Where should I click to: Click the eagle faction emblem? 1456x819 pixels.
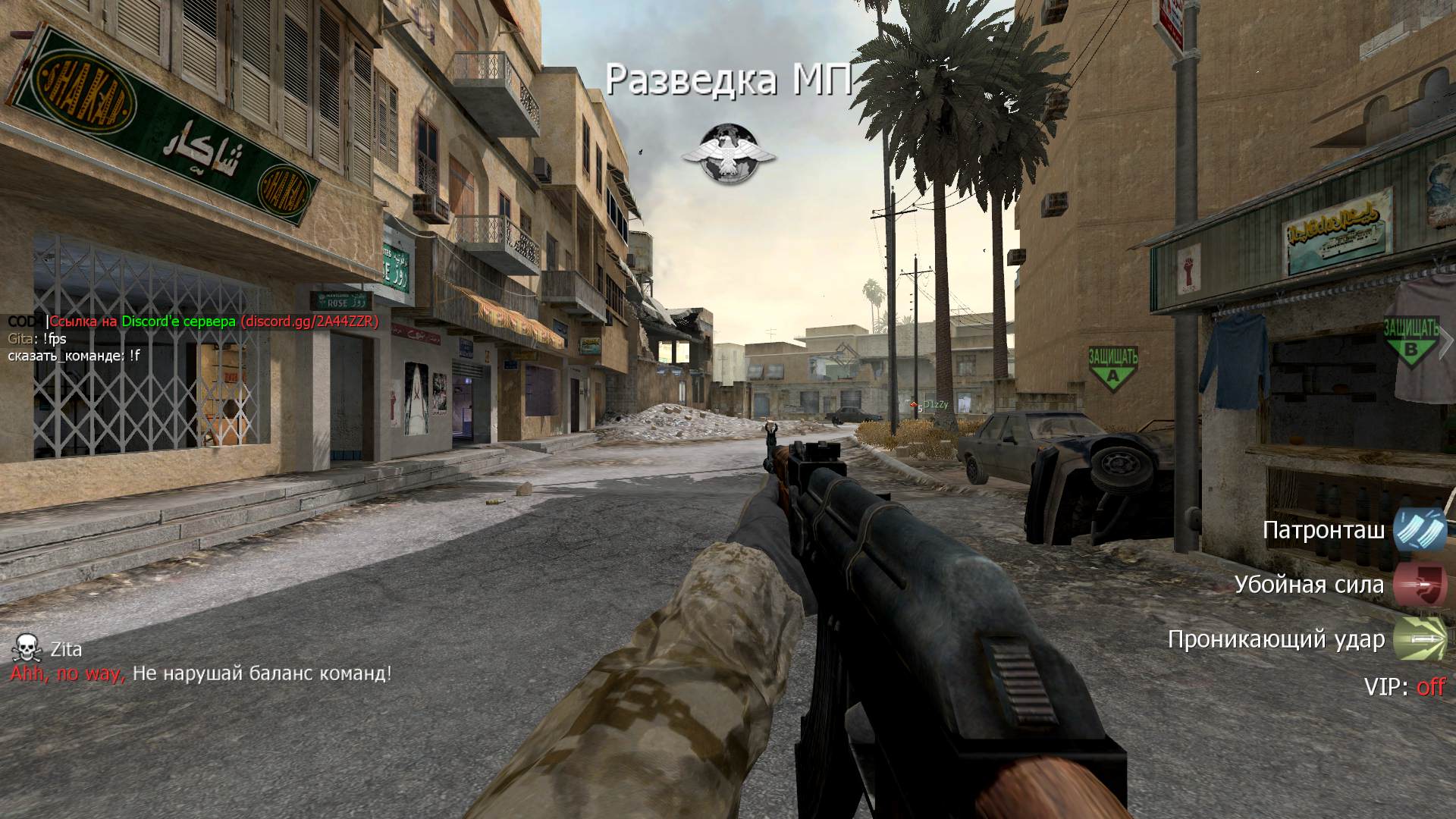click(729, 154)
